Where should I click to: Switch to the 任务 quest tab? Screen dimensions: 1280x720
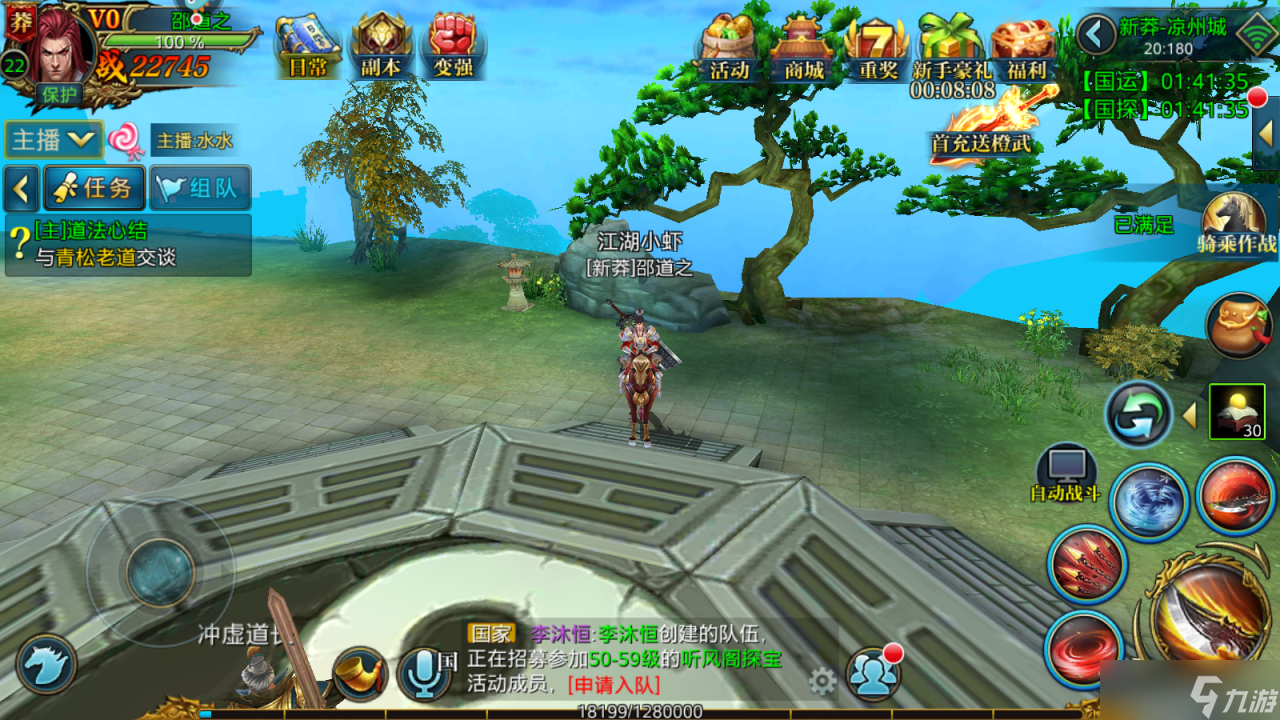coord(94,188)
